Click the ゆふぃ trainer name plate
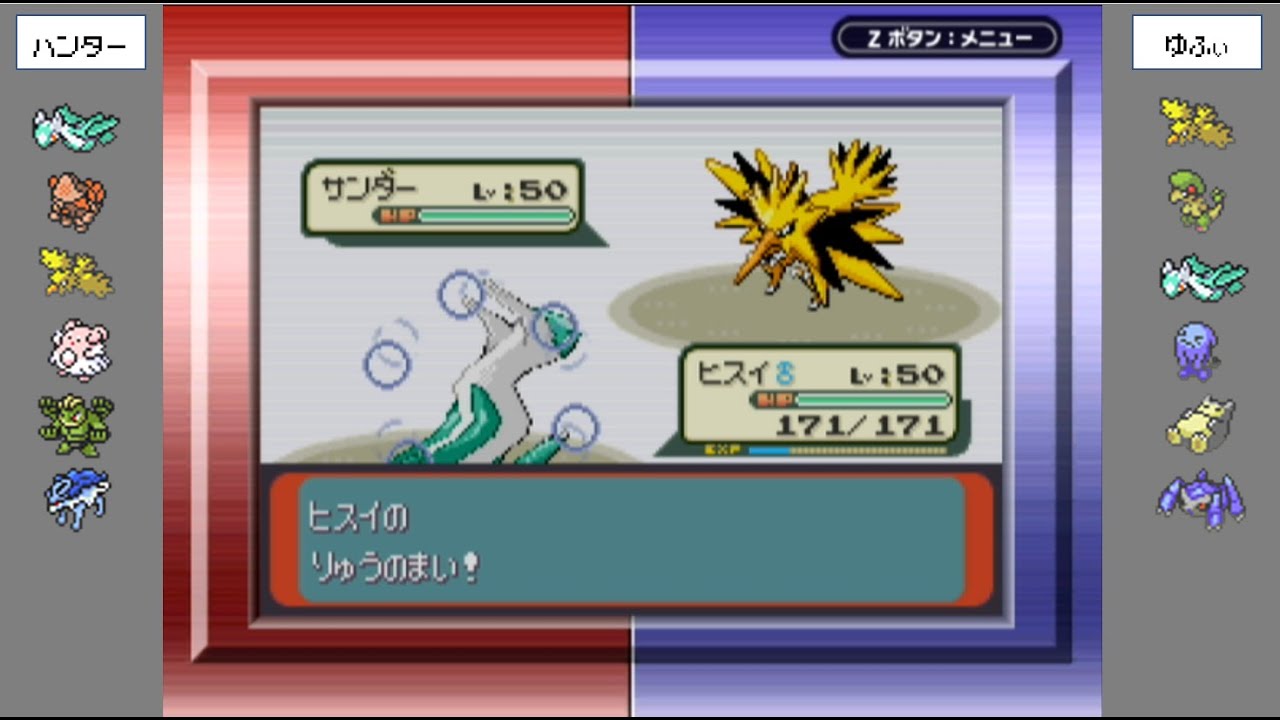 tap(1196, 42)
